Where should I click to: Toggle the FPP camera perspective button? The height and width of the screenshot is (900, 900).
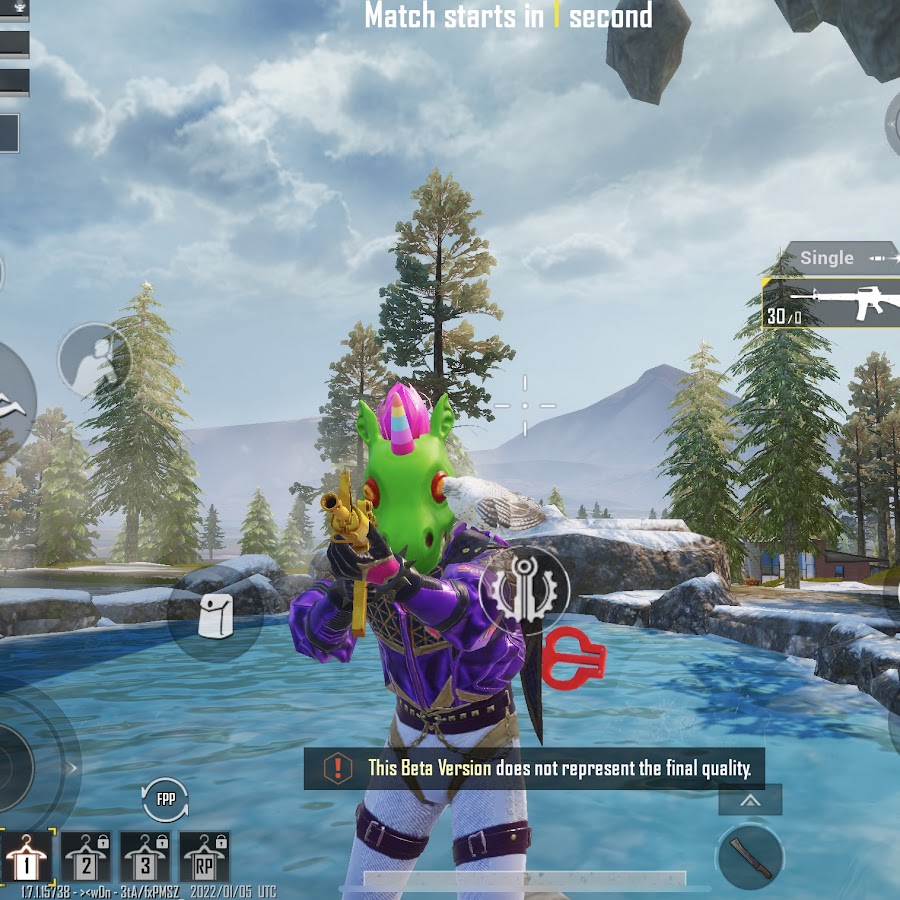tap(165, 800)
